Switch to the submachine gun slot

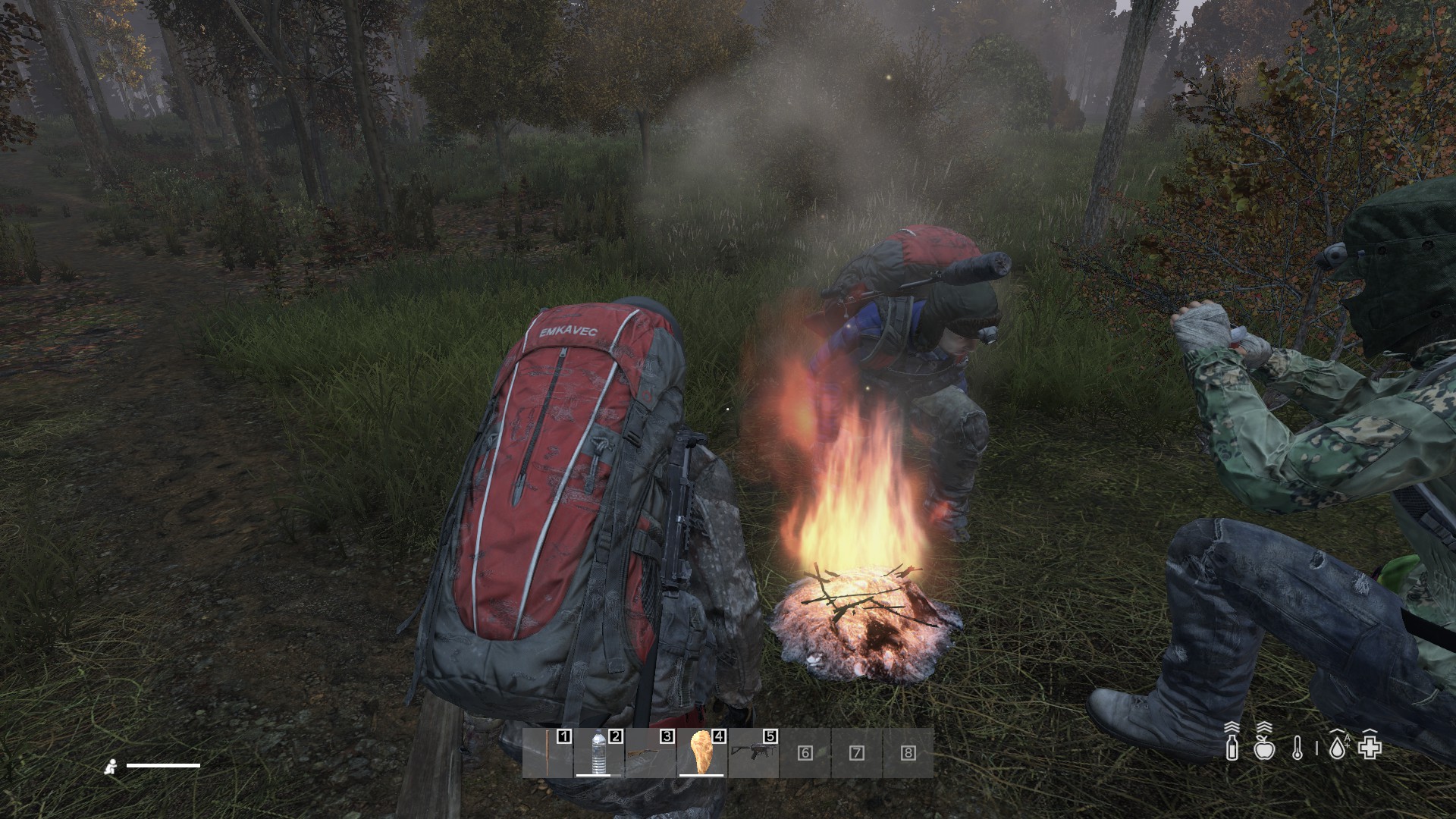[x=753, y=752]
